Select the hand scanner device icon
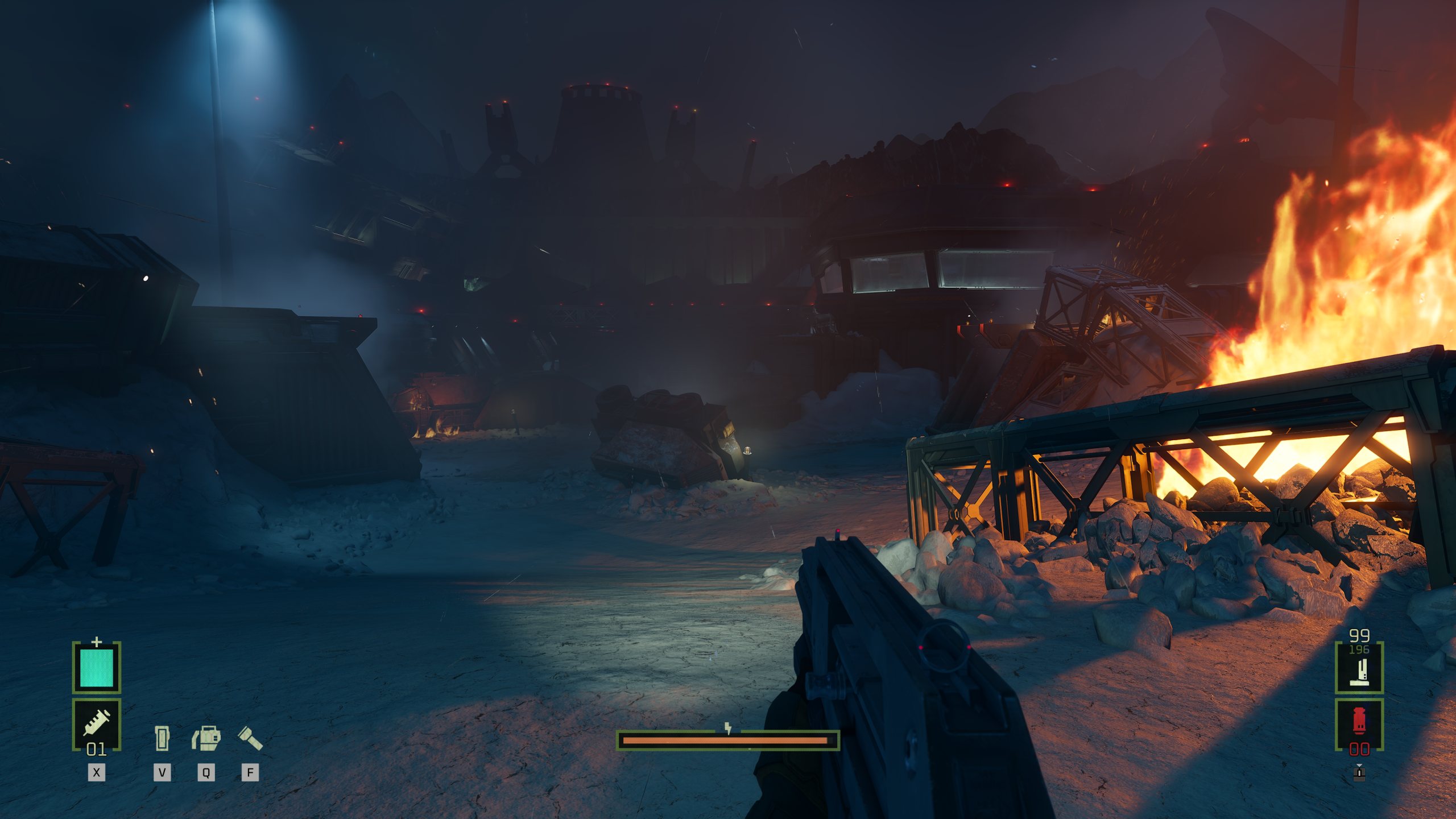 [162, 738]
